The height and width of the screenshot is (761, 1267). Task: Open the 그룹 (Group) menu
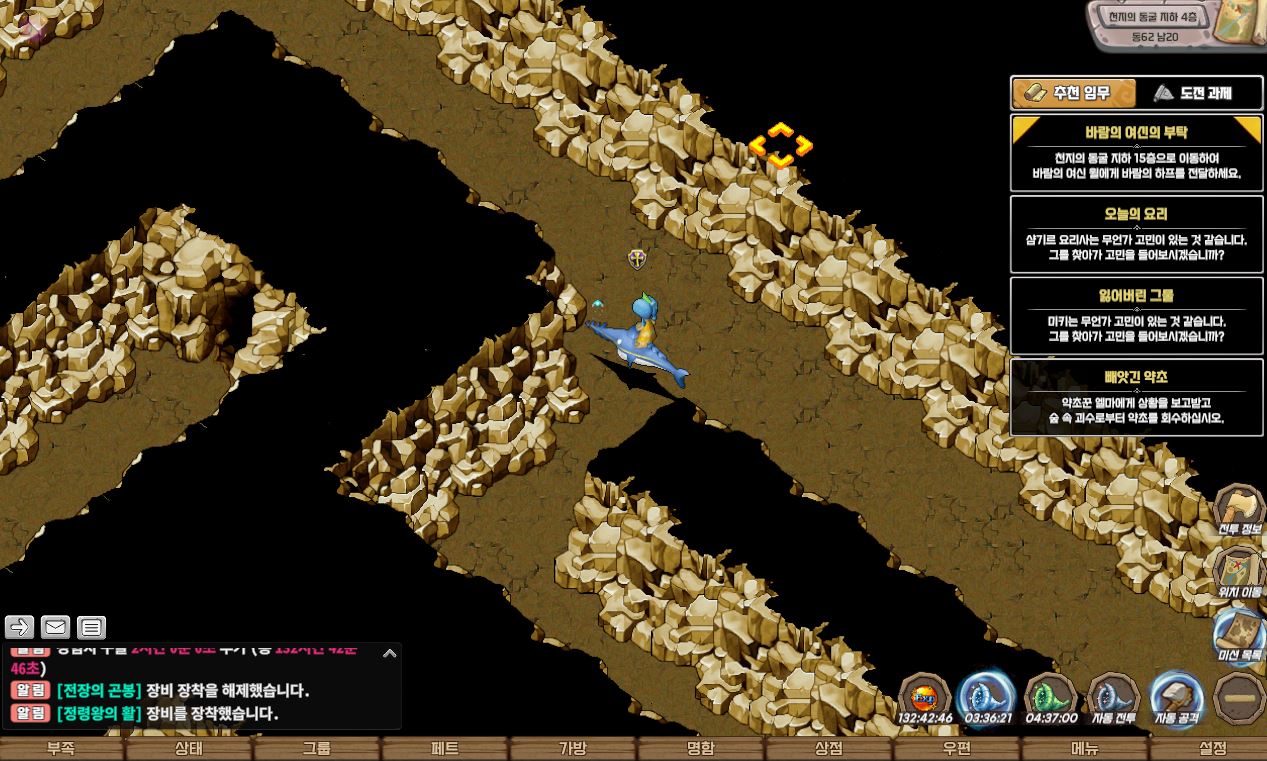[x=317, y=749]
